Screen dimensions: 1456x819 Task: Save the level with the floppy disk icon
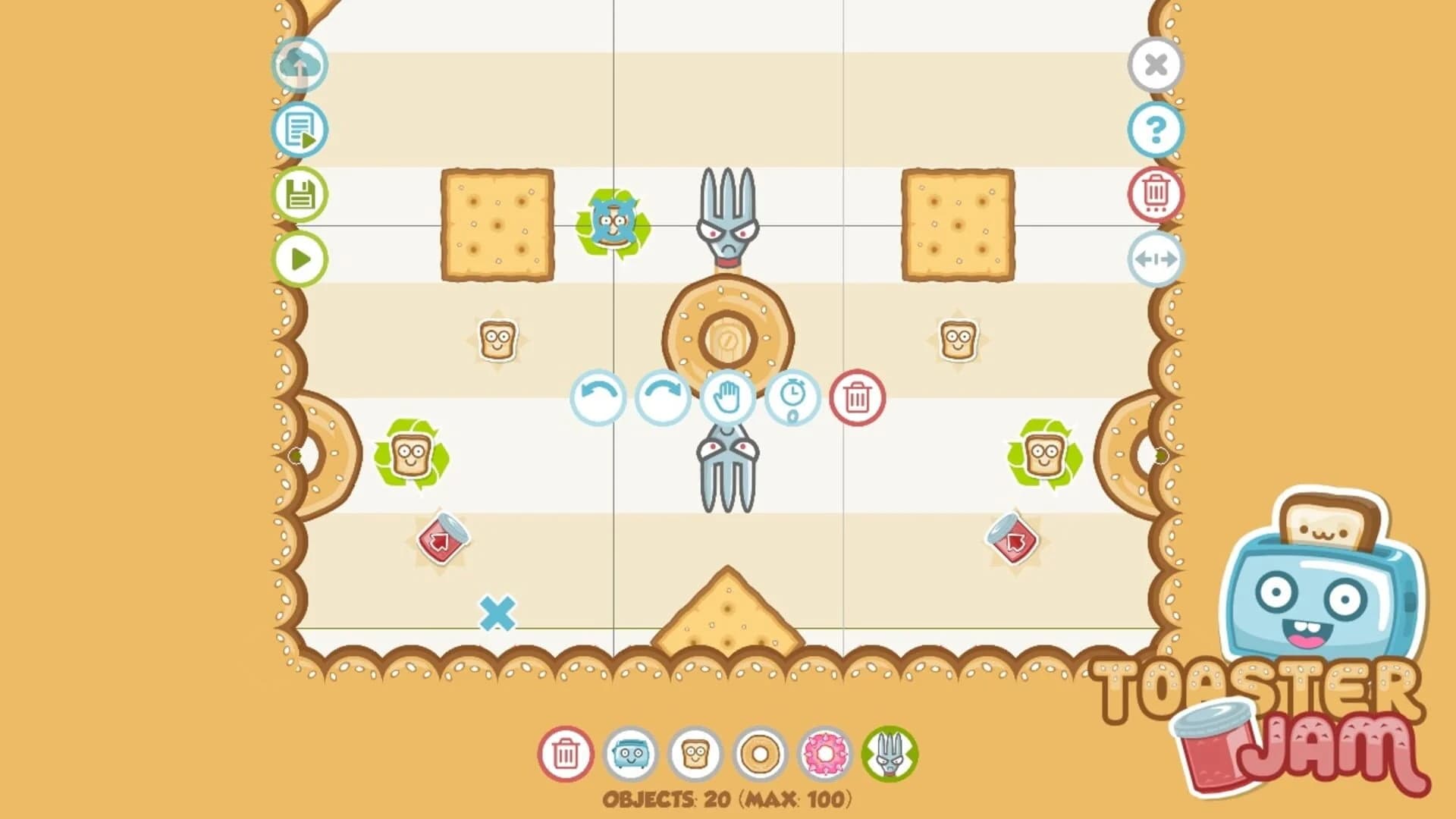[x=300, y=196]
